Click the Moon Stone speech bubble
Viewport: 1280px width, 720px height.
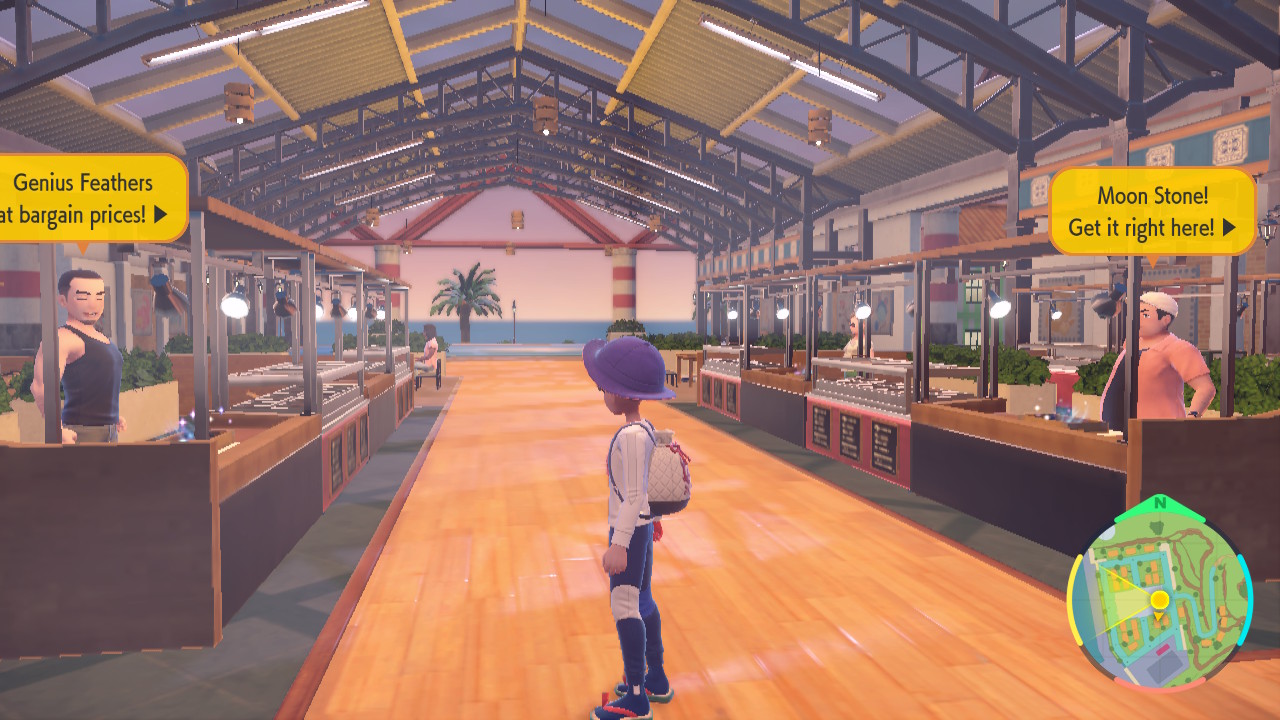1152,212
